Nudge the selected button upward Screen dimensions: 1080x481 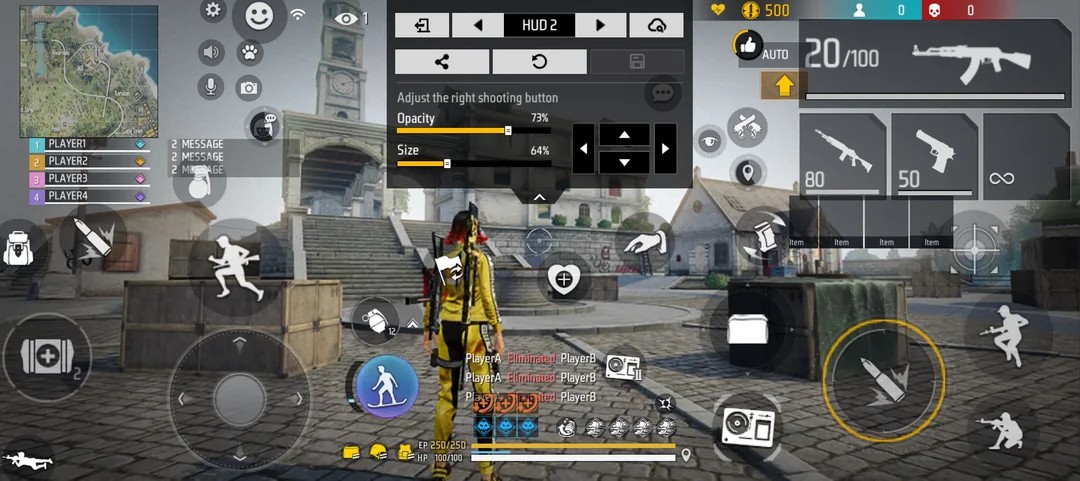pyautogui.click(x=624, y=135)
